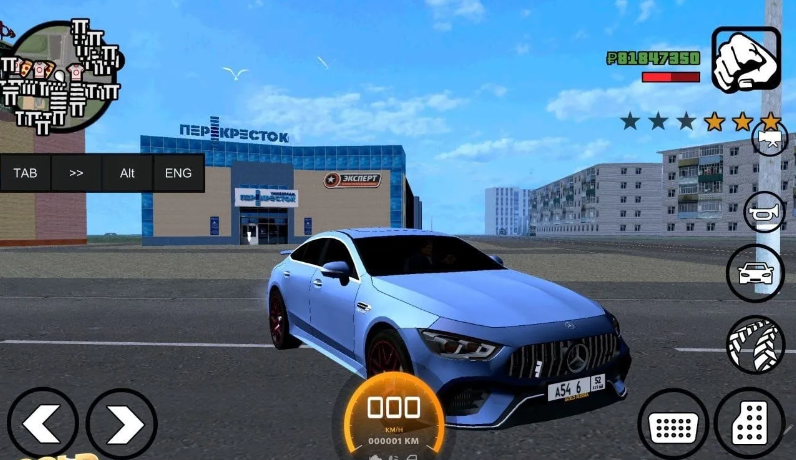
Task: Tap the camera view button
Action: click(769, 140)
